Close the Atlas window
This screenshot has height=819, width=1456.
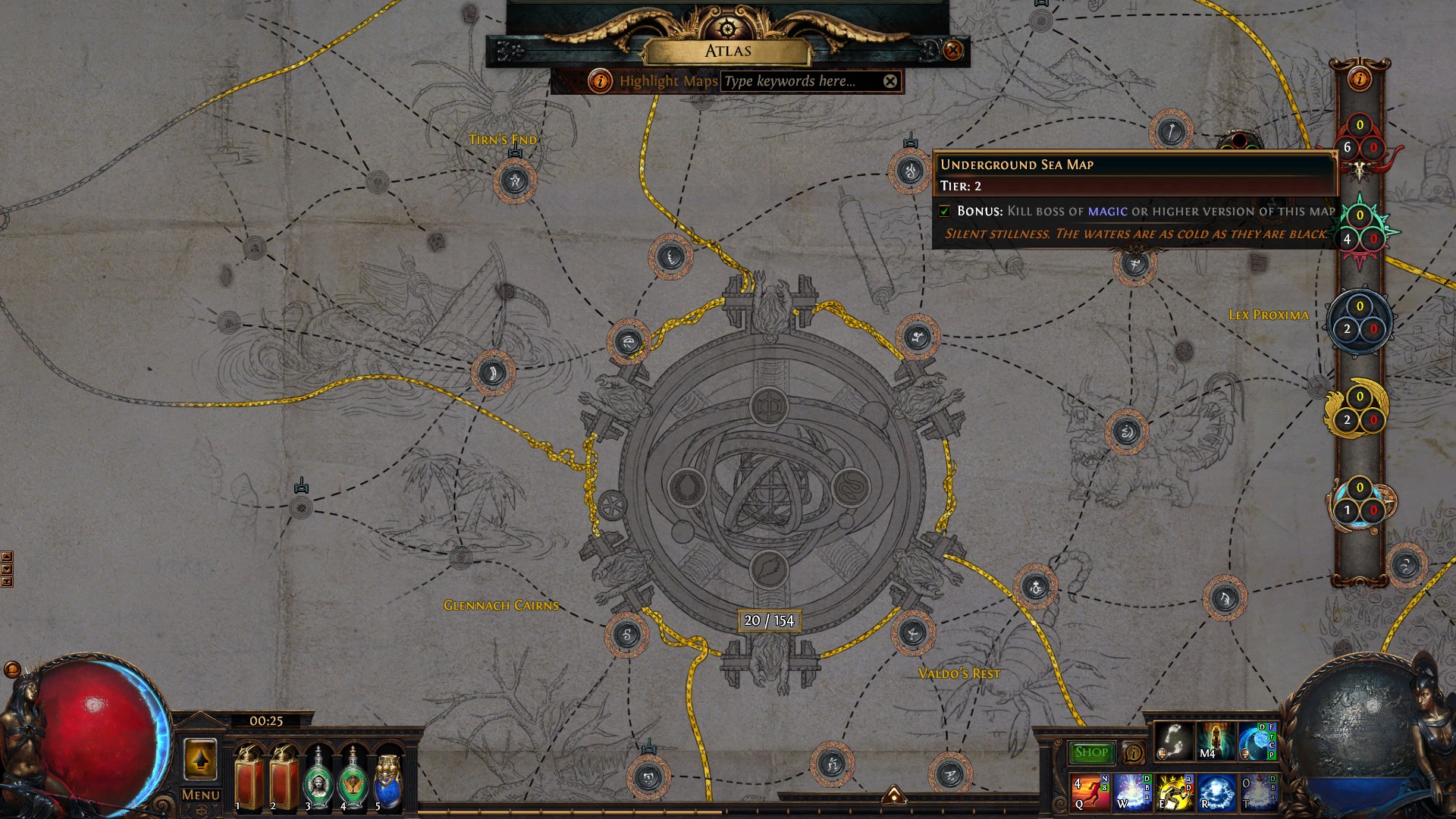pyautogui.click(x=952, y=51)
